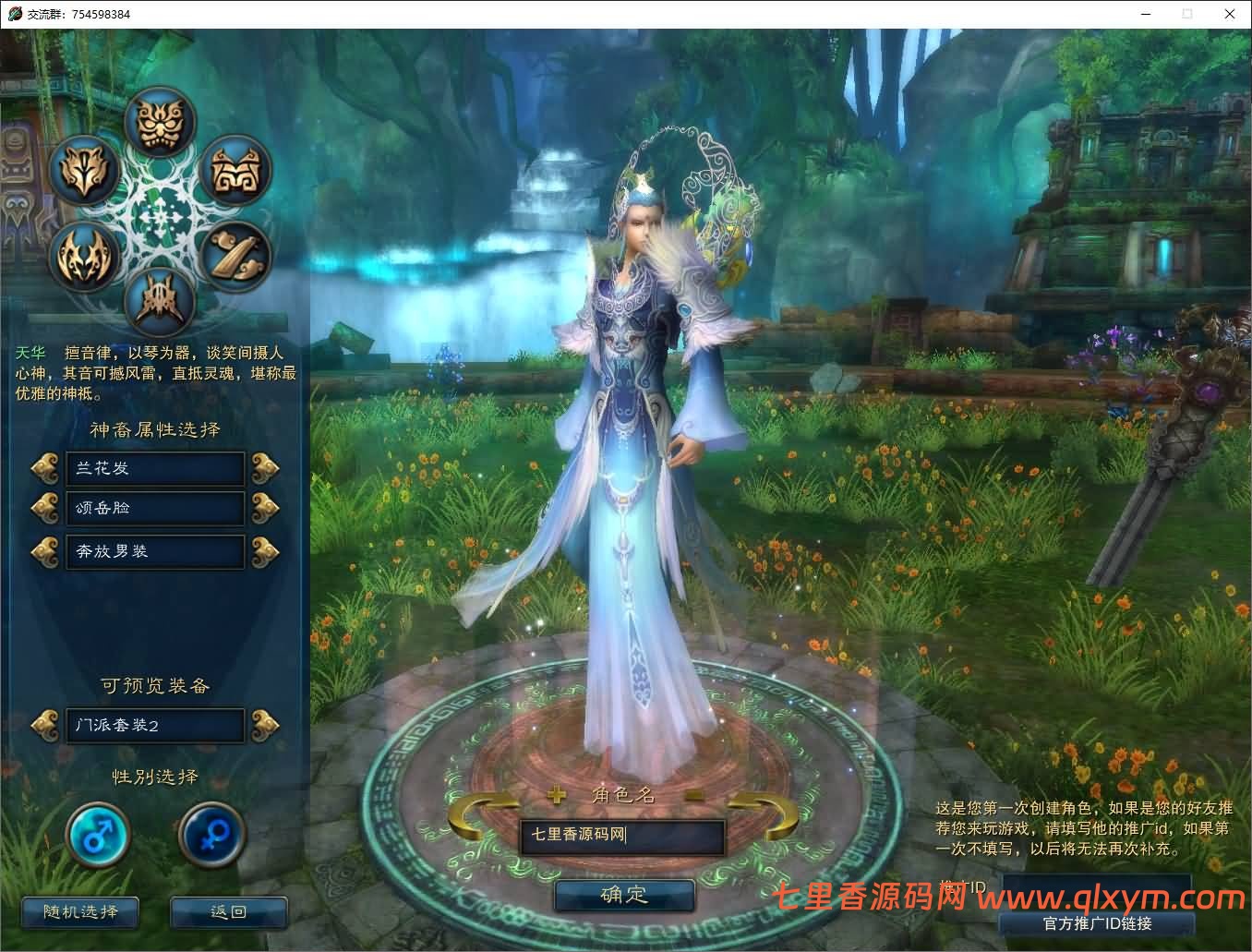Viewport: 1252px width, 952px height.
Task: Click the character name input showing 七里香源码网
Action: (x=622, y=836)
